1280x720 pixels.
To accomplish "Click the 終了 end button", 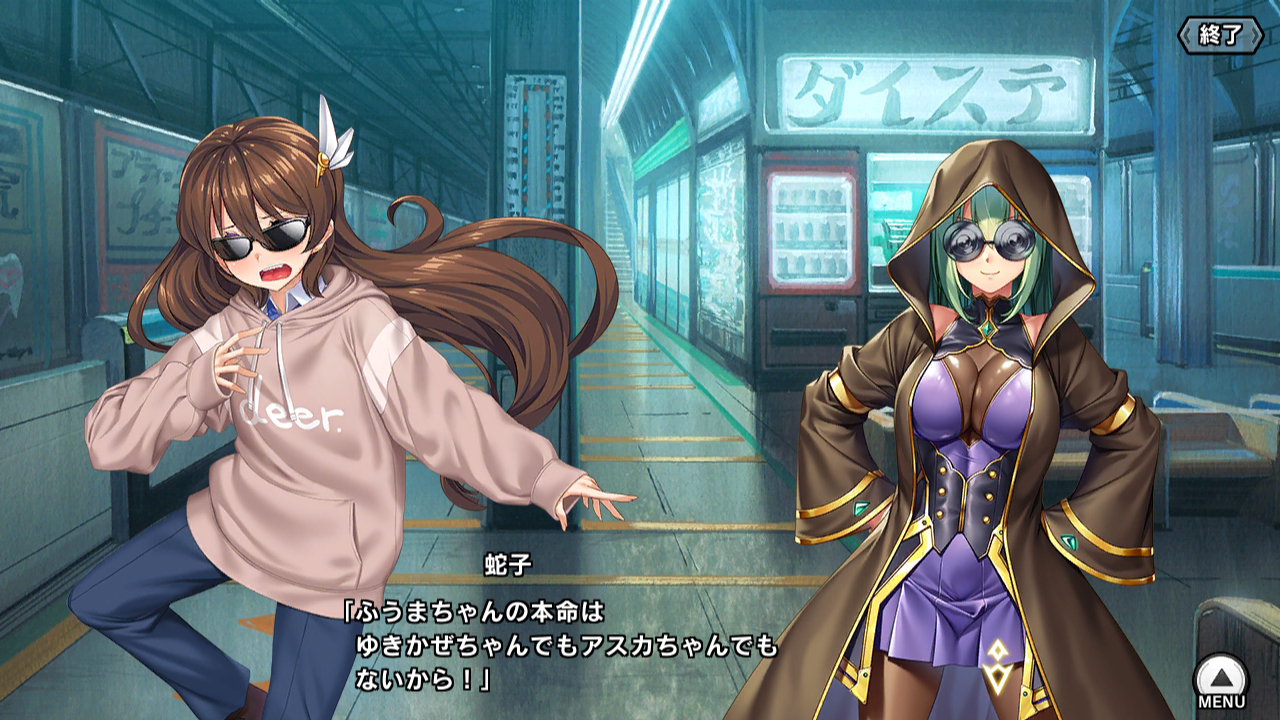I will [1221, 35].
